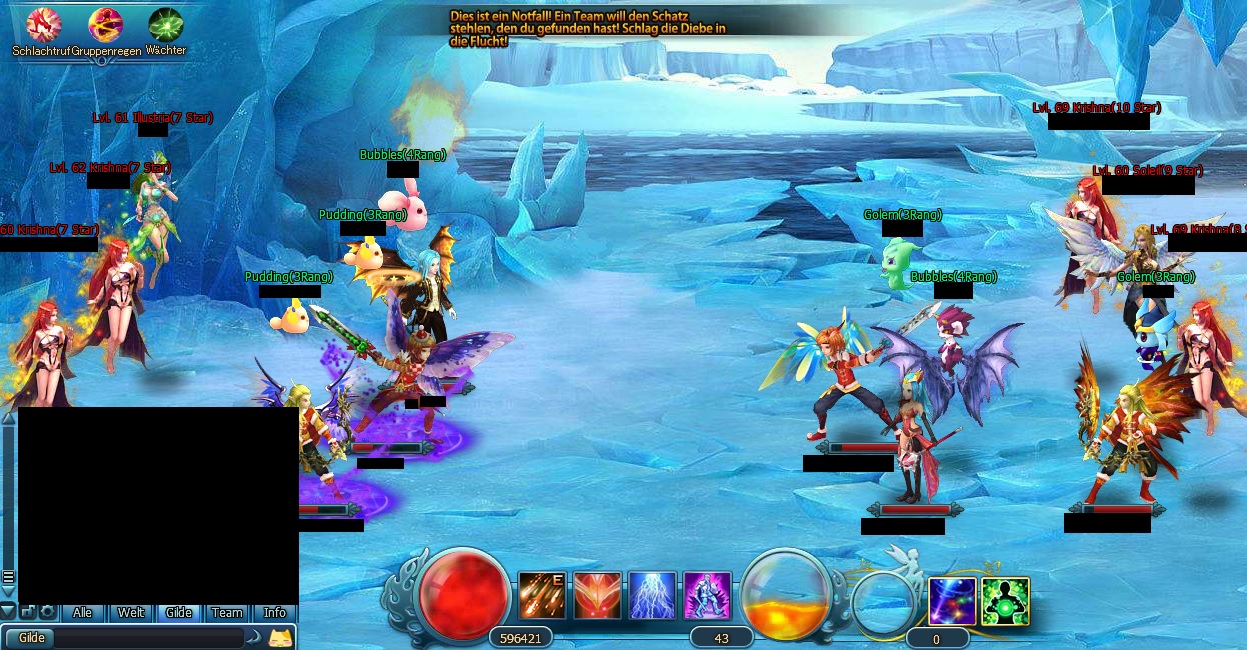Send the chat message with arrow button
This screenshot has width=1247, height=650.
(255, 637)
